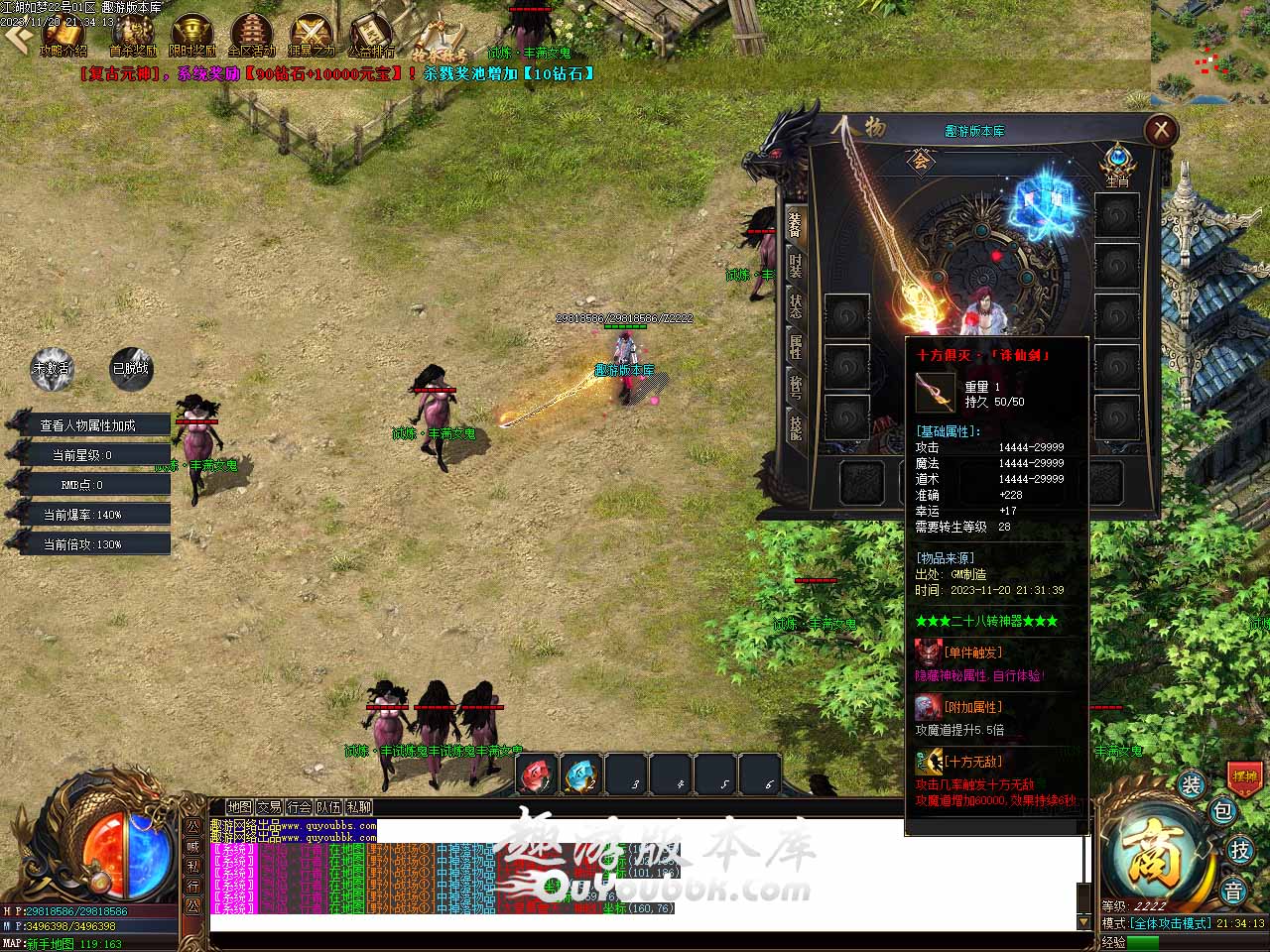Viewport: 1270px width, 952px height.
Task: Use the red potion in hotbar slot 1
Action: 537,774
